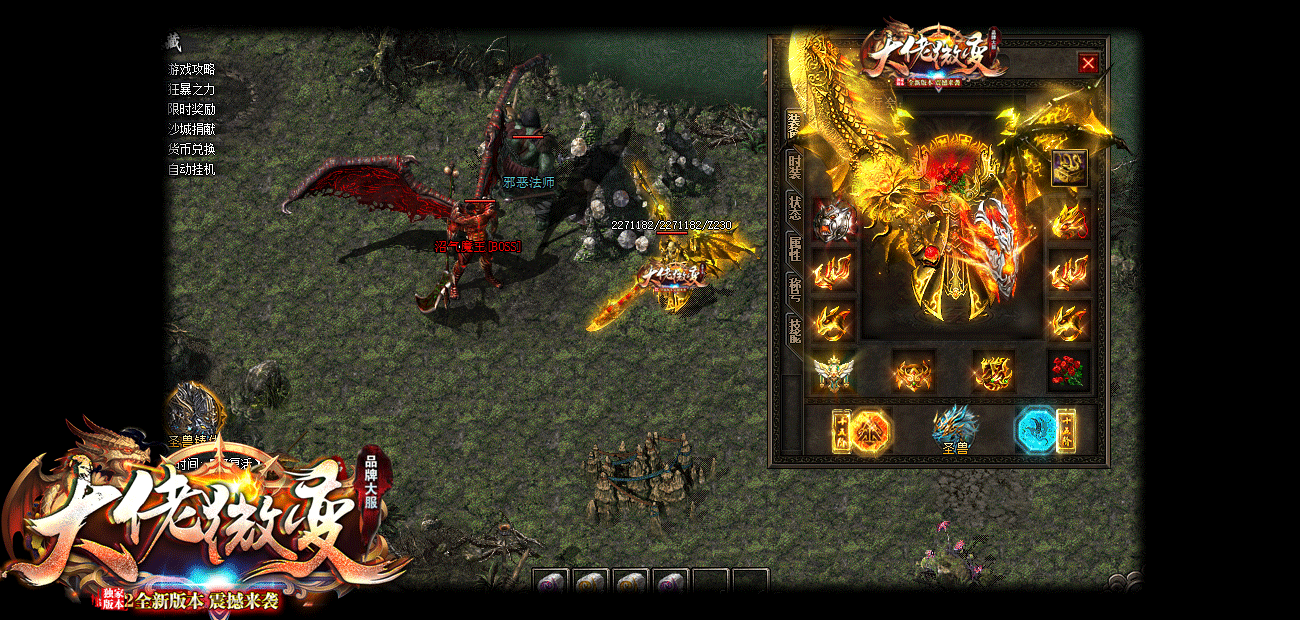Open the 游戏攻略 game guide entry
The width and height of the screenshot is (1300, 620).
point(191,69)
